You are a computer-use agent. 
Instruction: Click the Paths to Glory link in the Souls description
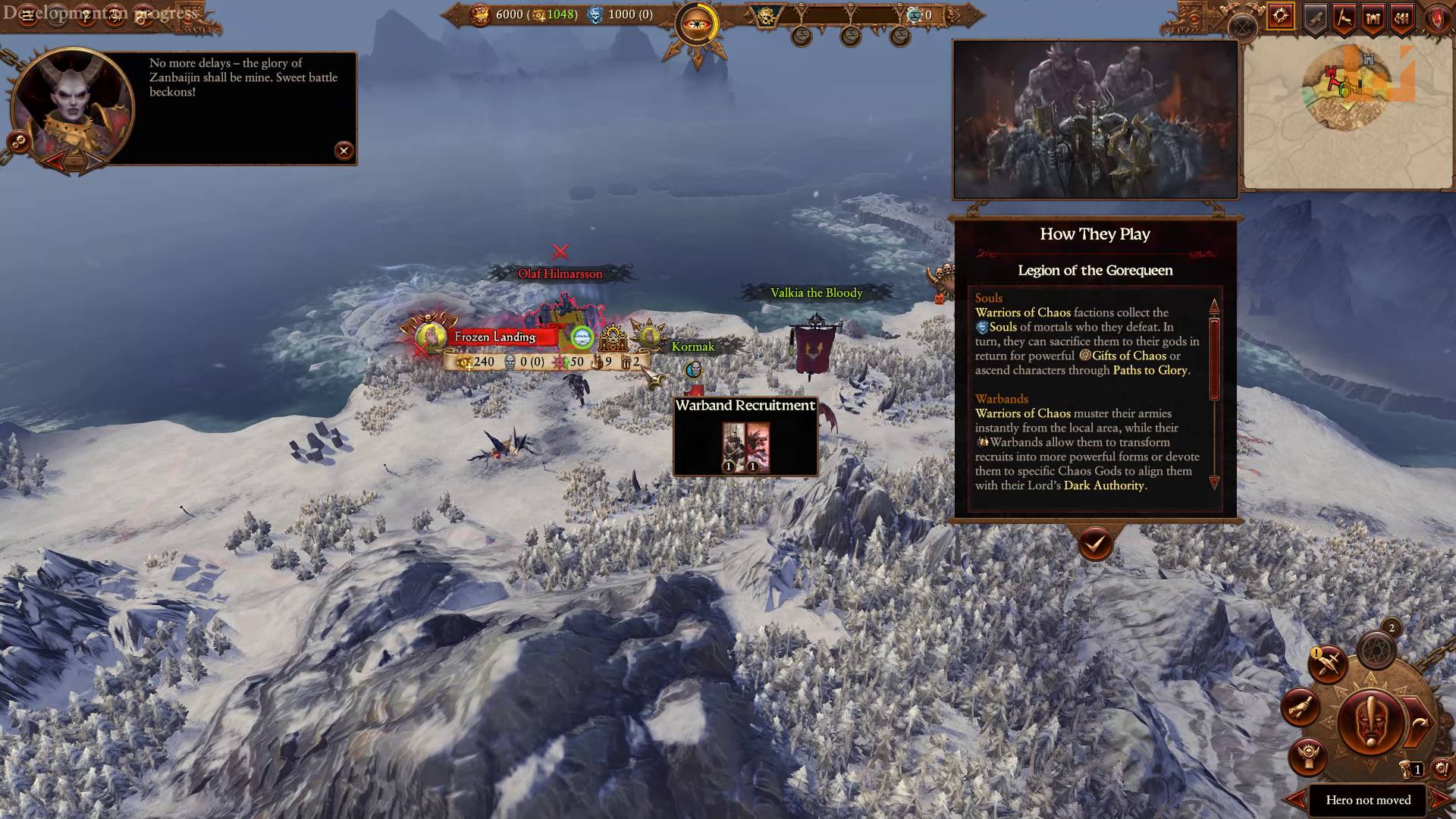(x=1150, y=371)
